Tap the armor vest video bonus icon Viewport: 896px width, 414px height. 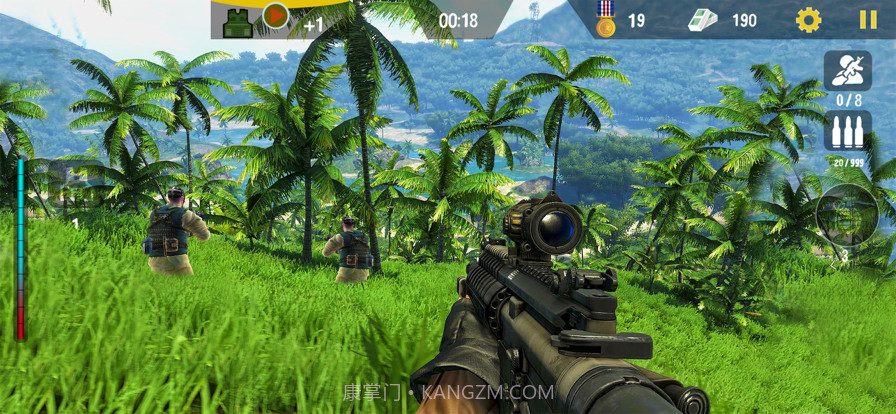pyautogui.click(x=239, y=21)
